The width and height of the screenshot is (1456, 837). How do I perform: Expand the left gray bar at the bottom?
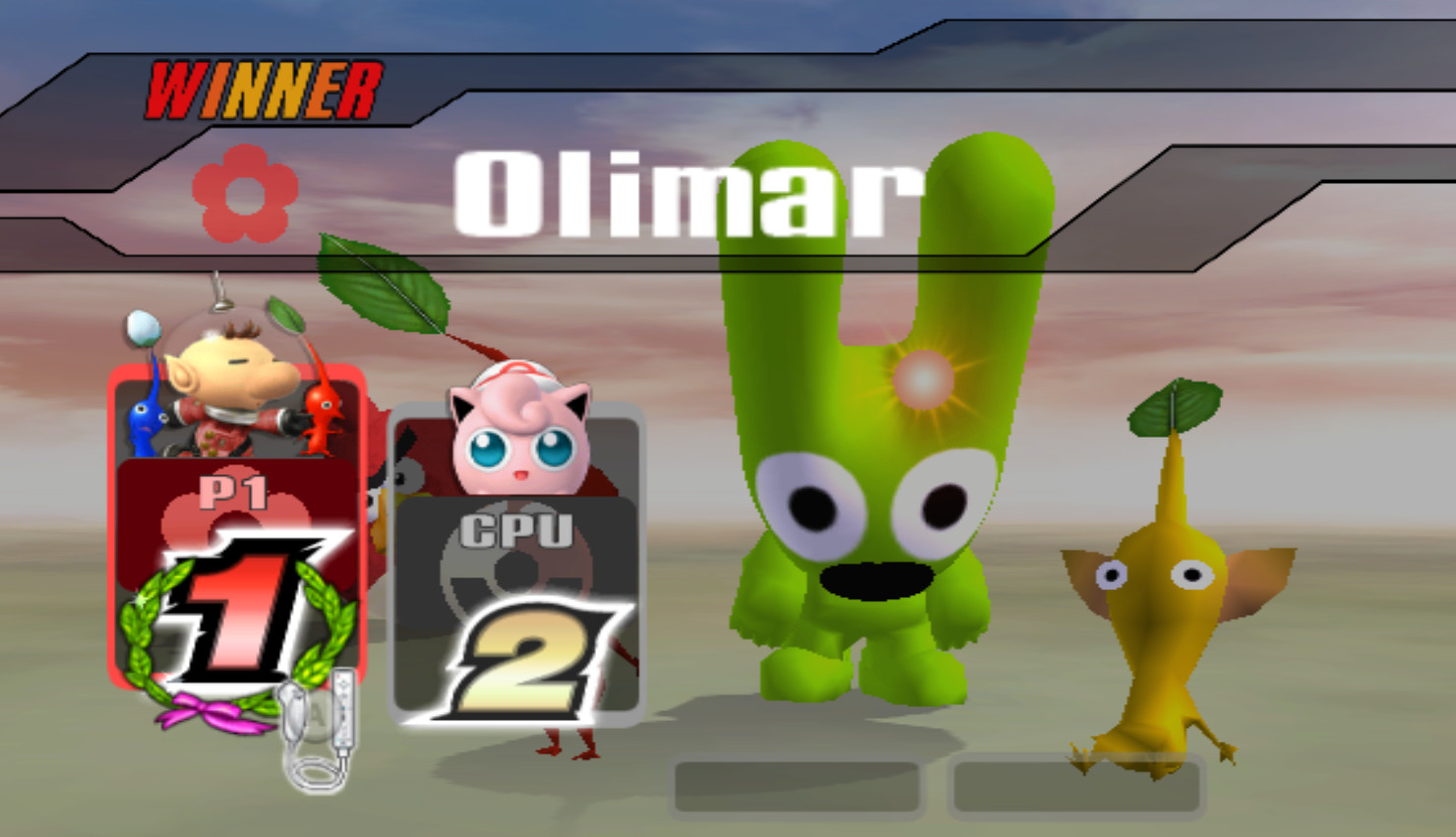pos(799,786)
